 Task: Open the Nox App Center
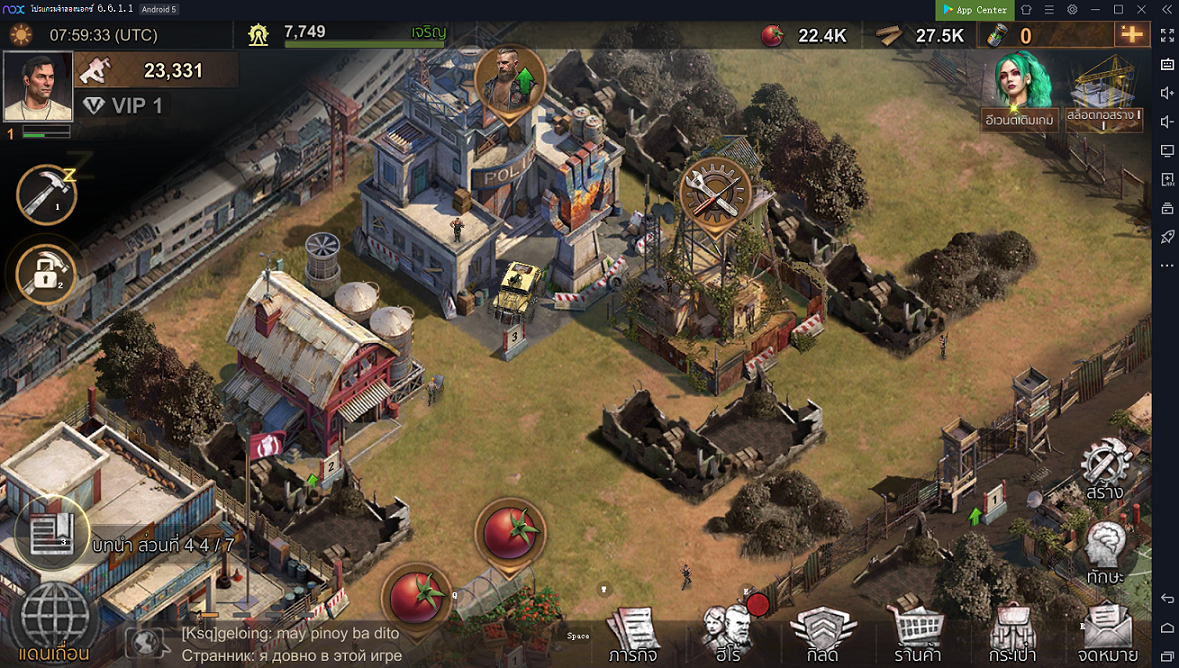pyautogui.click(x=975, y=10)
